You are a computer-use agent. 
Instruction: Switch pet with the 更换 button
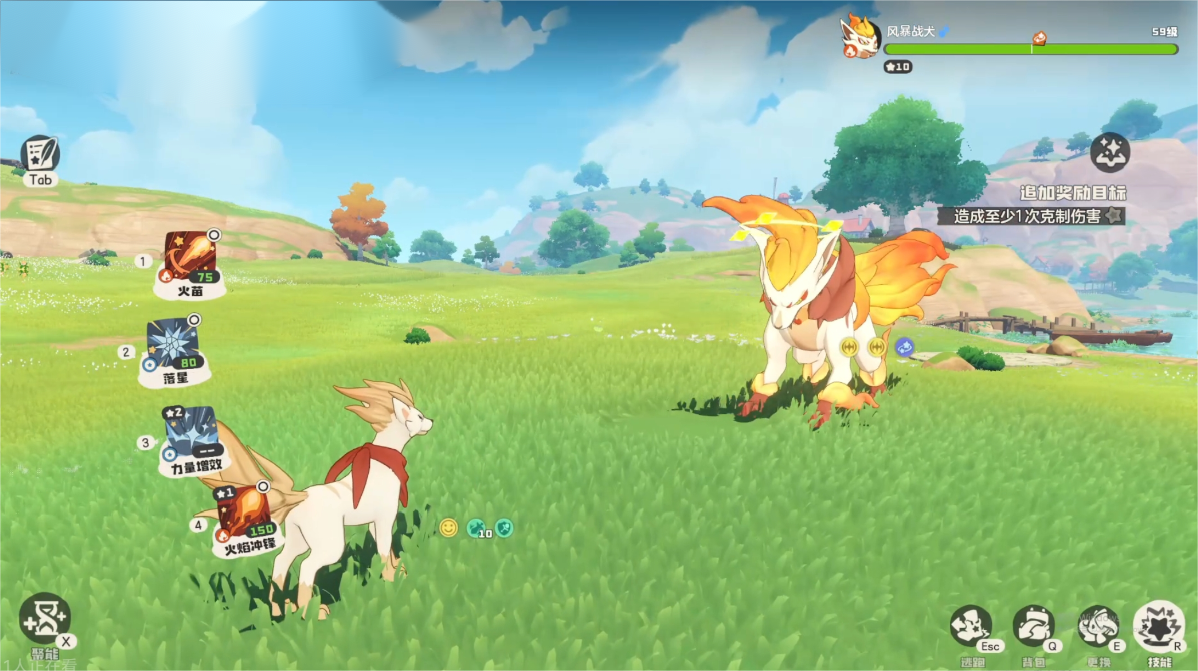[1098, 627]
